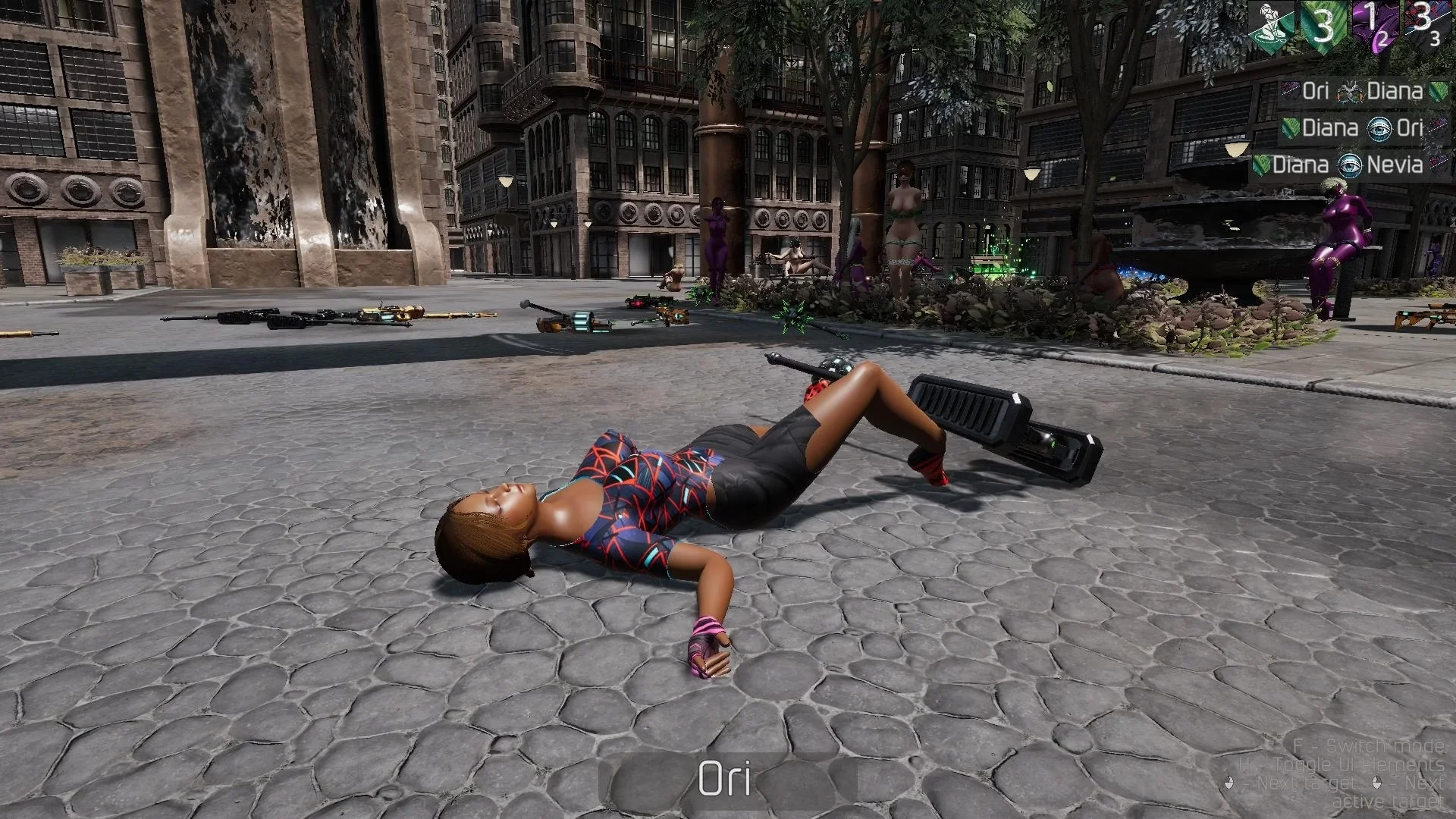Image resolution: width=1456 pixels, height=819 pixels.
Task: Select the green team banner
Action: 1323,27
